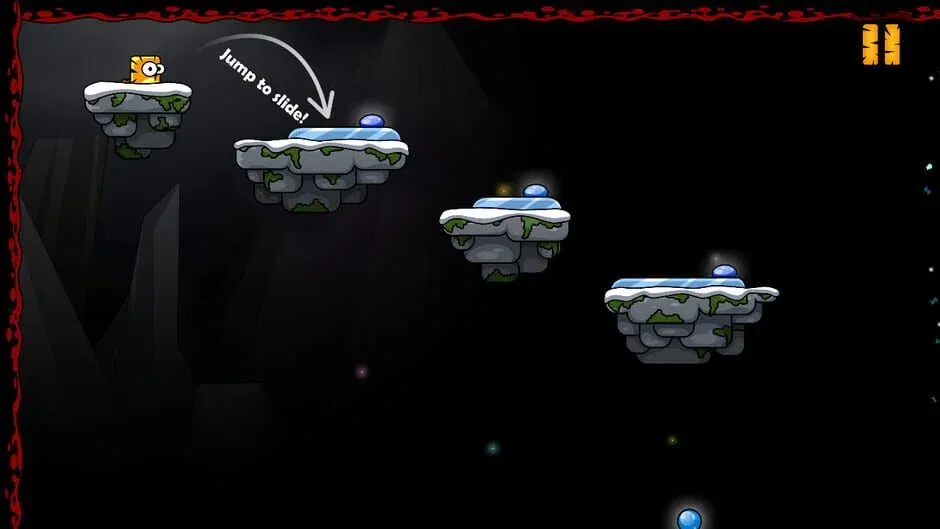Pause the game with the orange pause button

pos(881,45)
